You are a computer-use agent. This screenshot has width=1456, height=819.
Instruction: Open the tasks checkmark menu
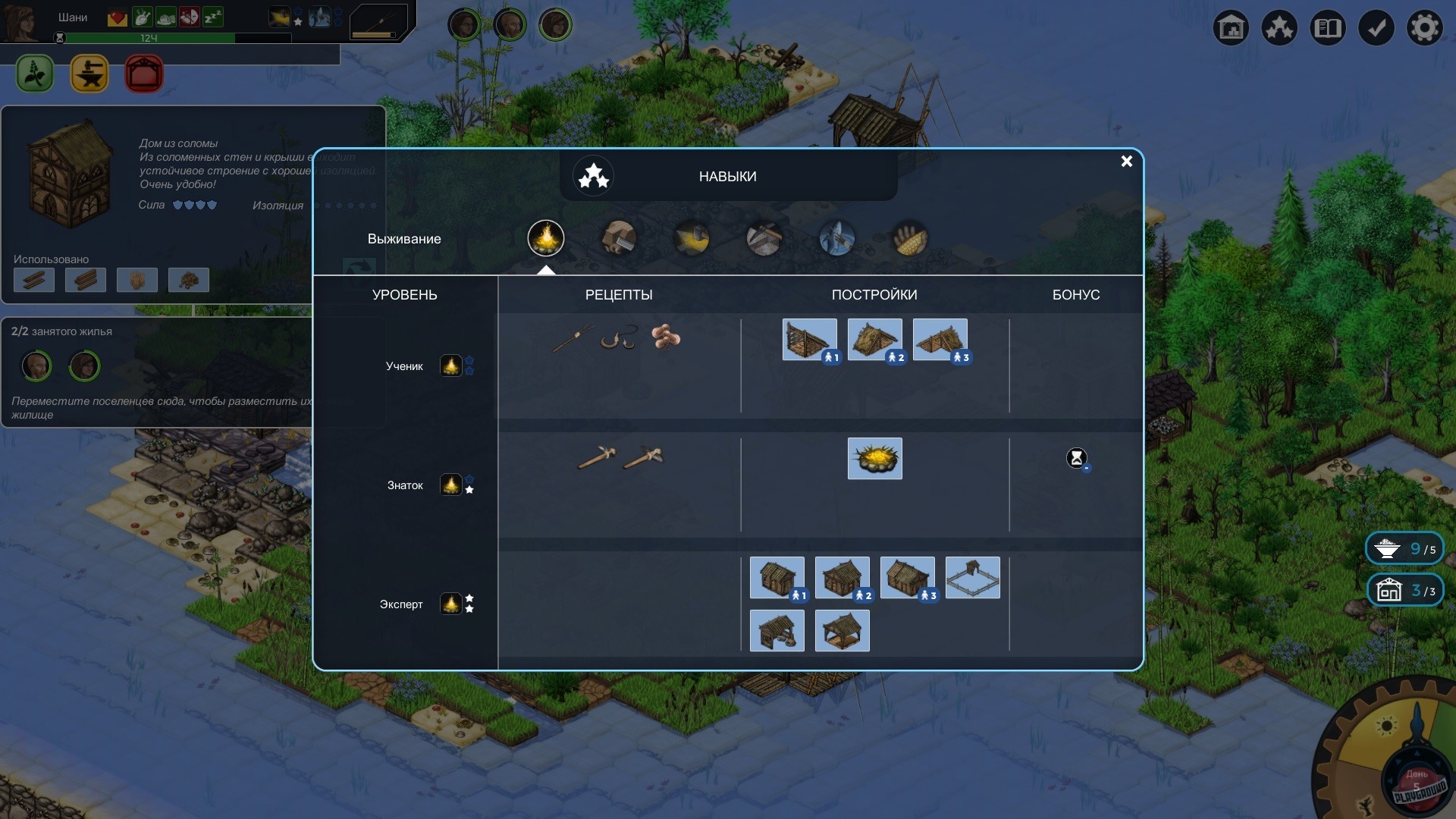point(1377,27)
